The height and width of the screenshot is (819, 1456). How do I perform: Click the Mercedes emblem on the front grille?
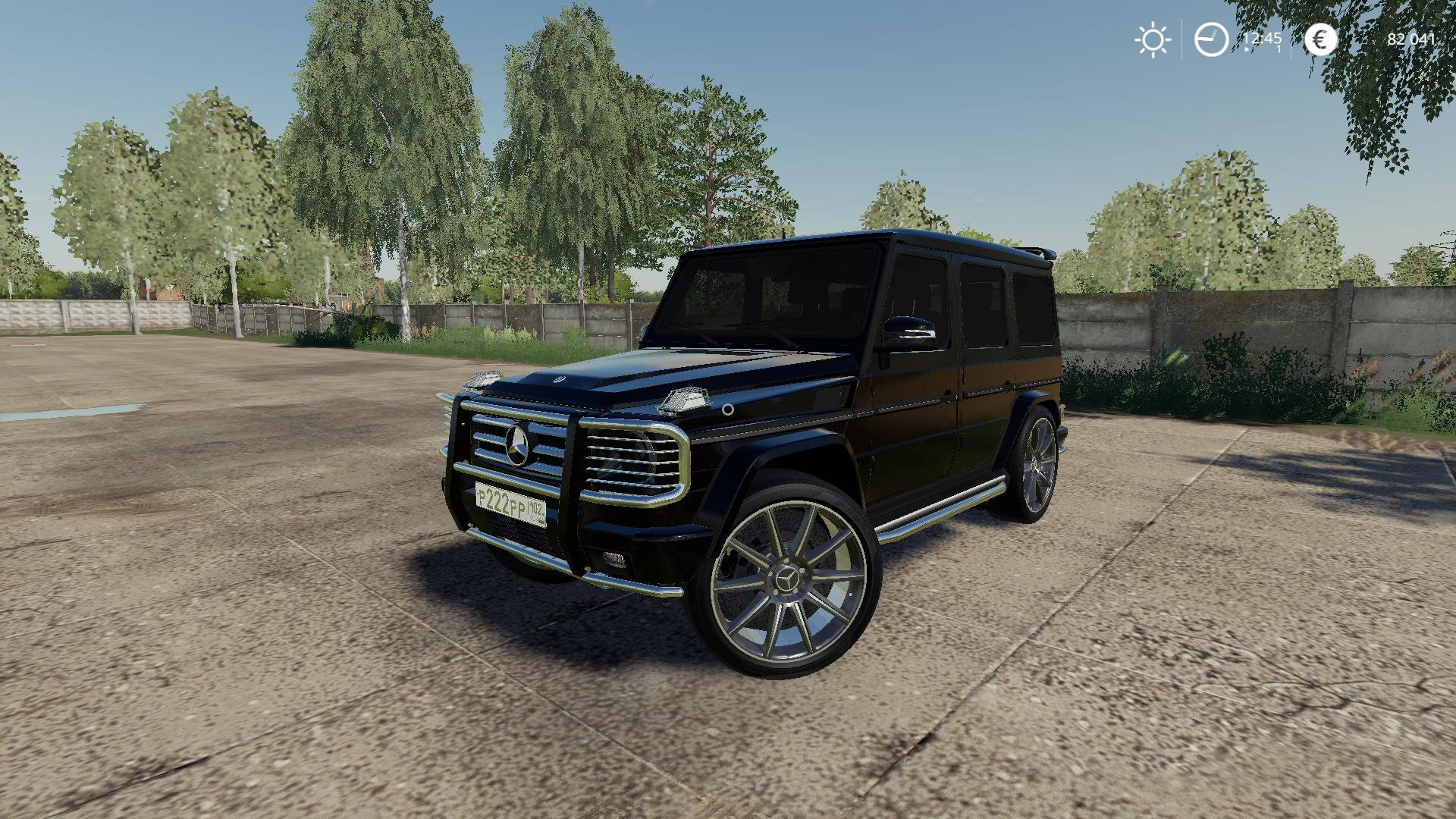pos(519,445)
